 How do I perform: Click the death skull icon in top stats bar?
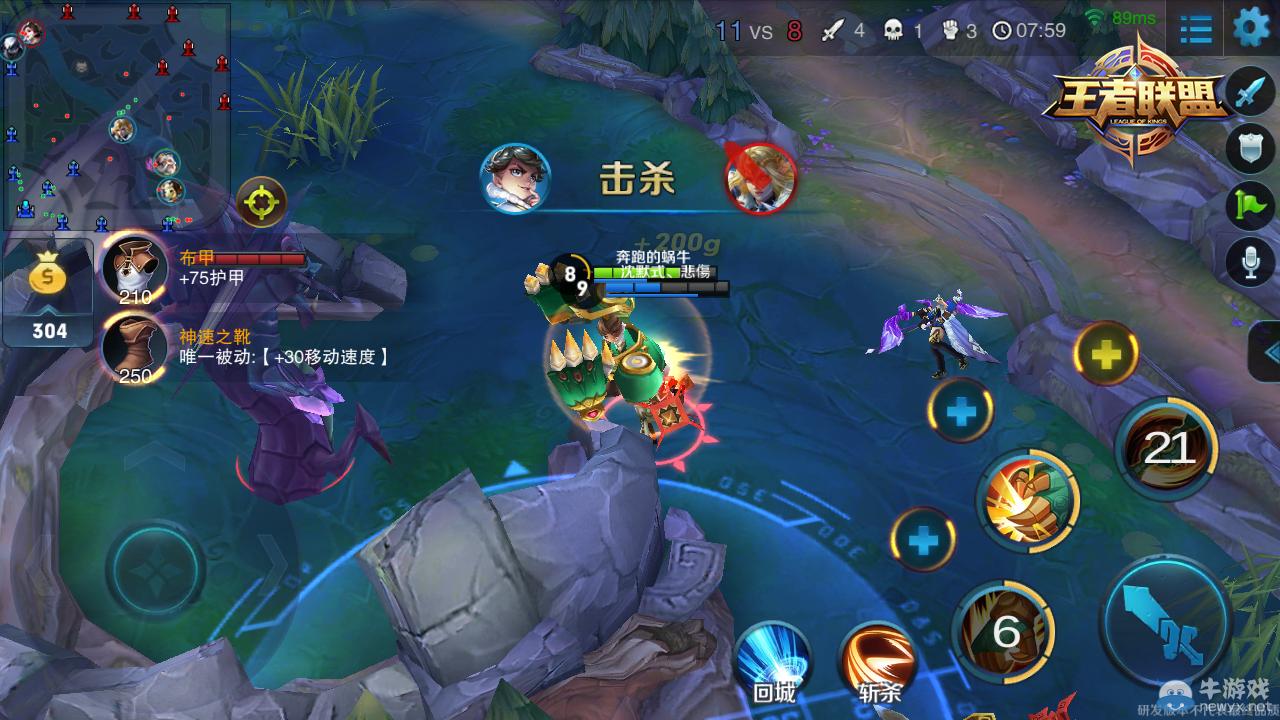[896, 30]
